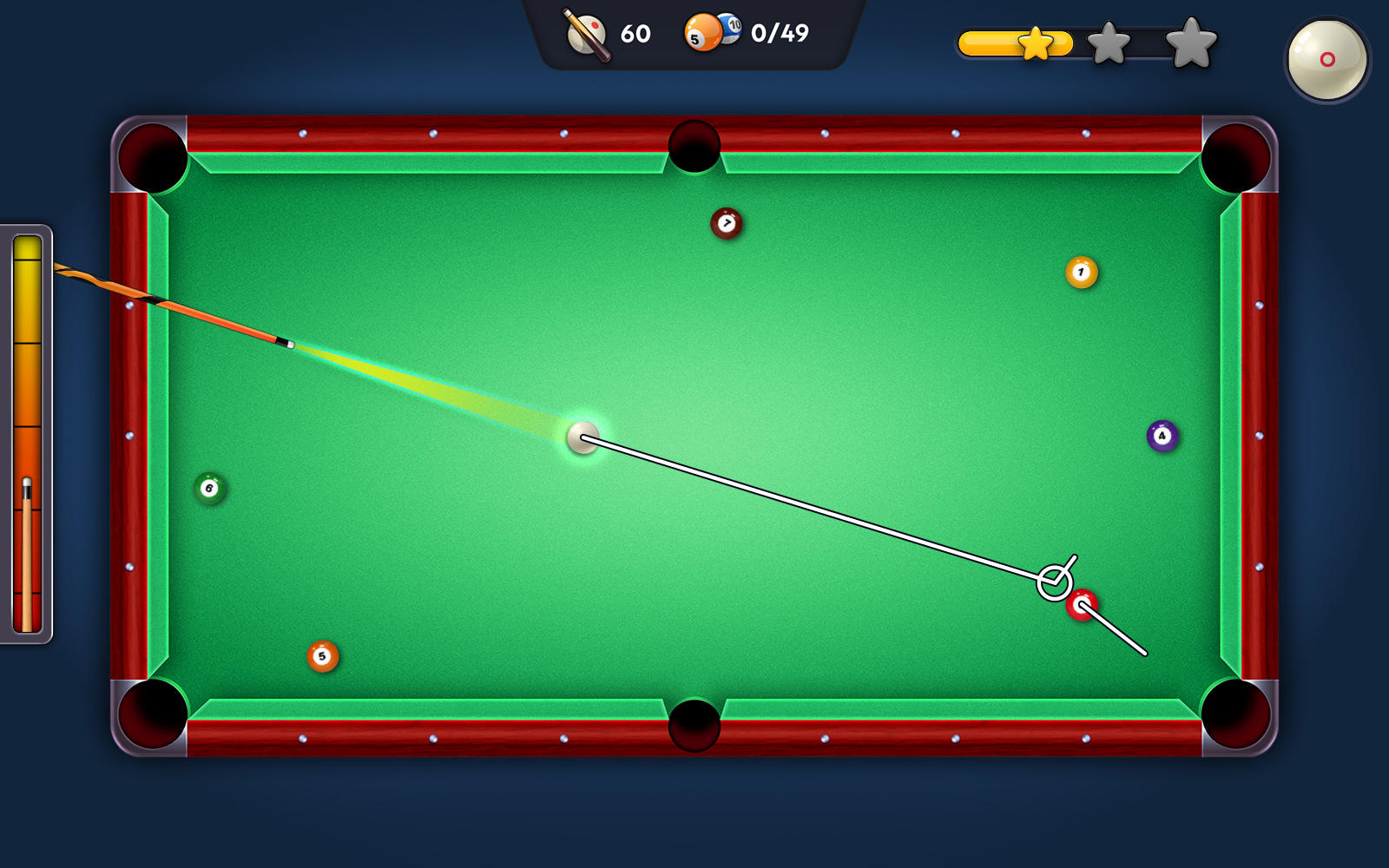Click the yellow 1 ball on the right side
The height and width of the screenshot is (868, 1389).
[1081, 272]
